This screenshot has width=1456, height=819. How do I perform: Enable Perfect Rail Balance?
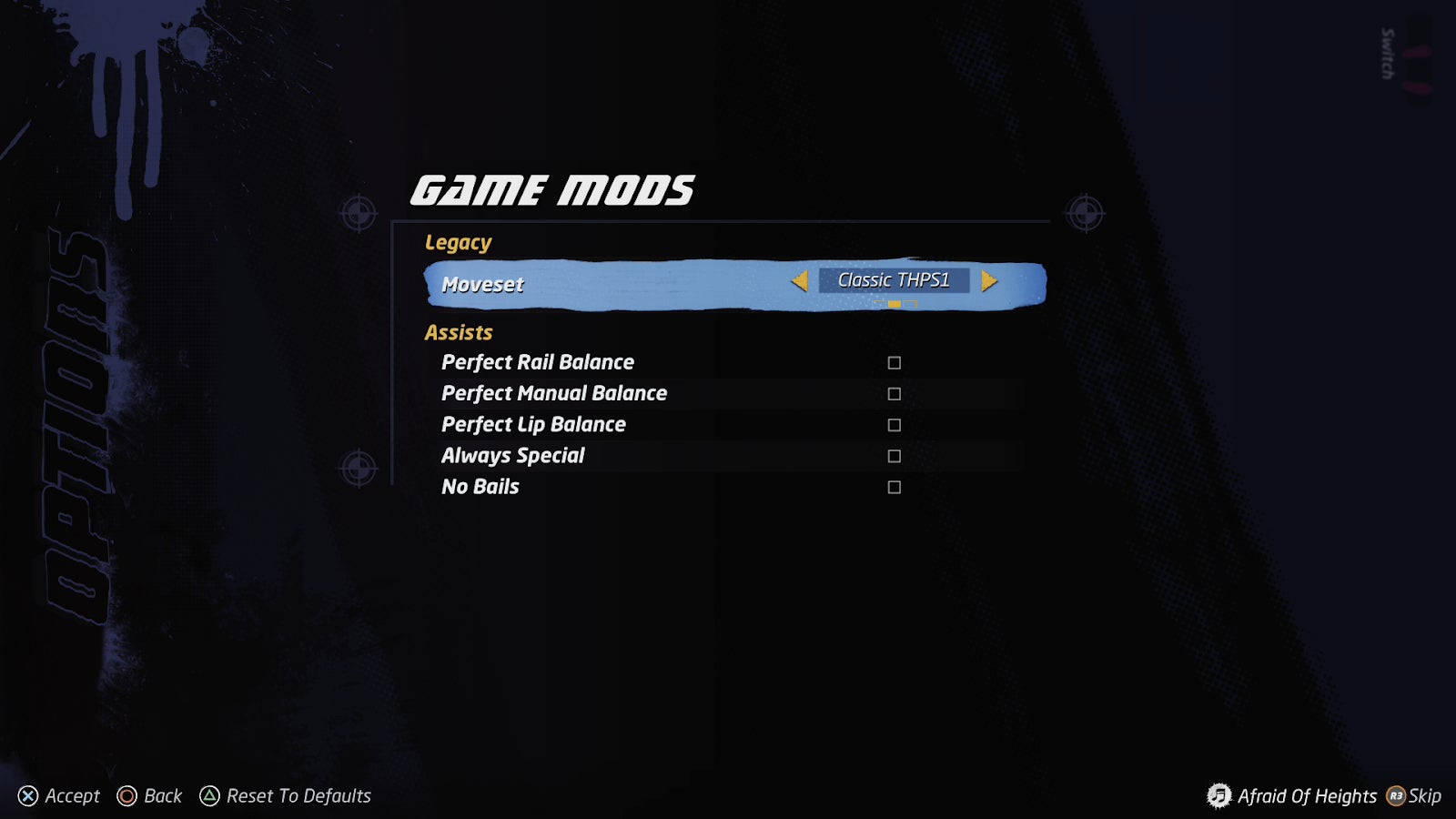point(894,361)
